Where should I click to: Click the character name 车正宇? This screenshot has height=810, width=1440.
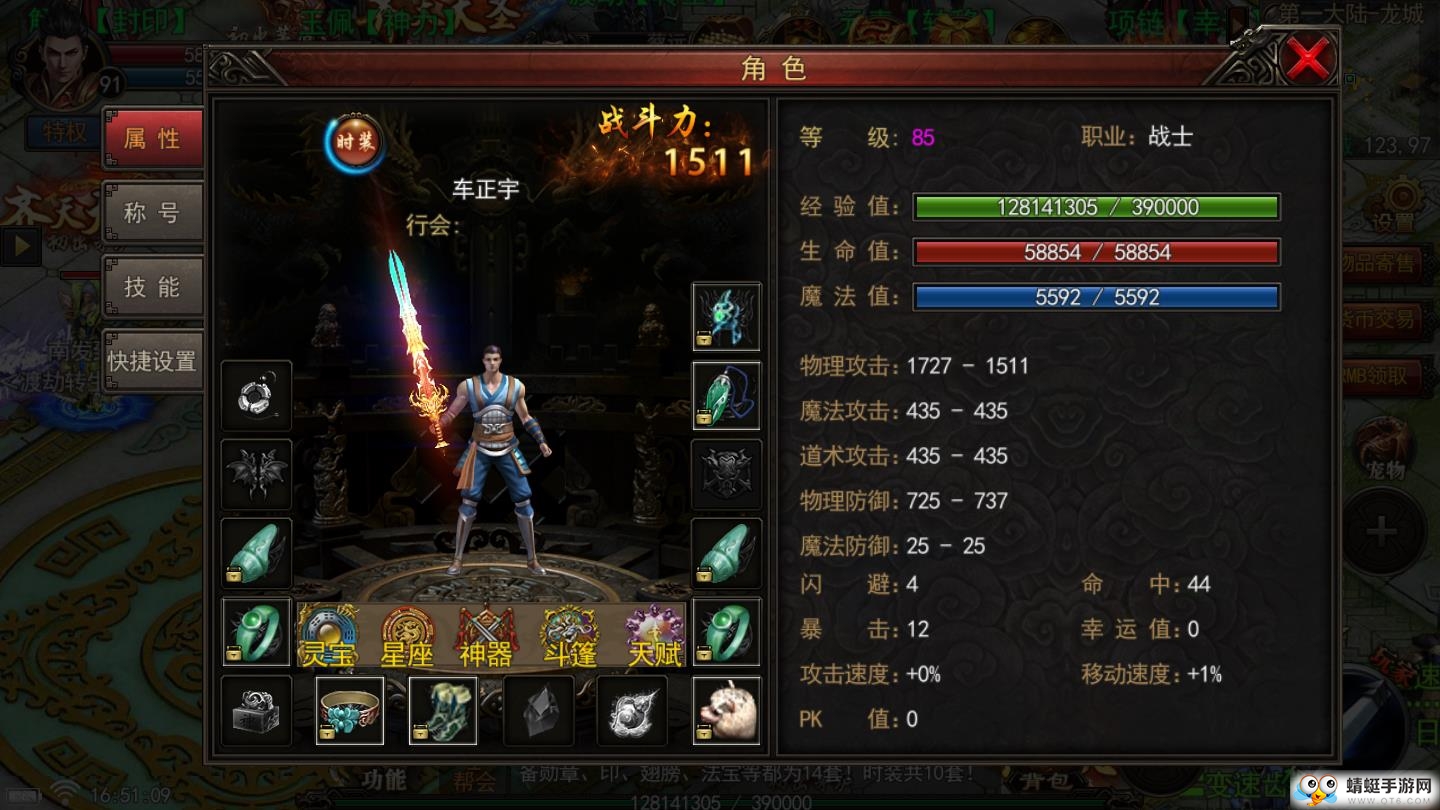coord(486,189)
